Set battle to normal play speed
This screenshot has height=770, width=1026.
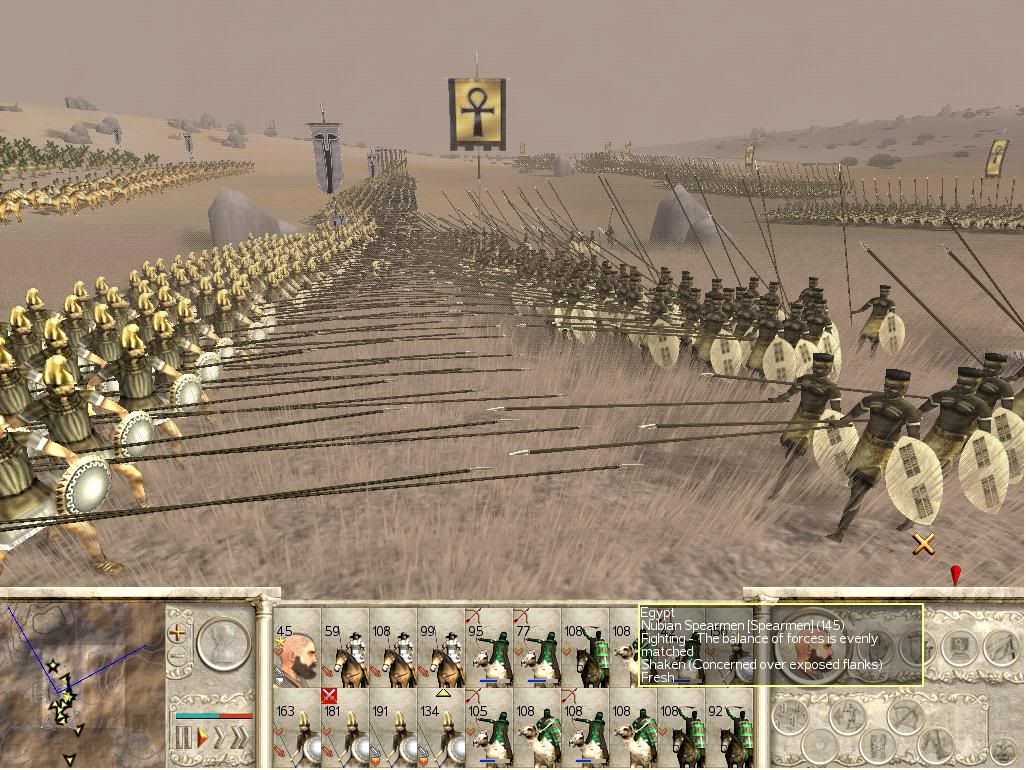pyautogui.click(x=202, y=739)
